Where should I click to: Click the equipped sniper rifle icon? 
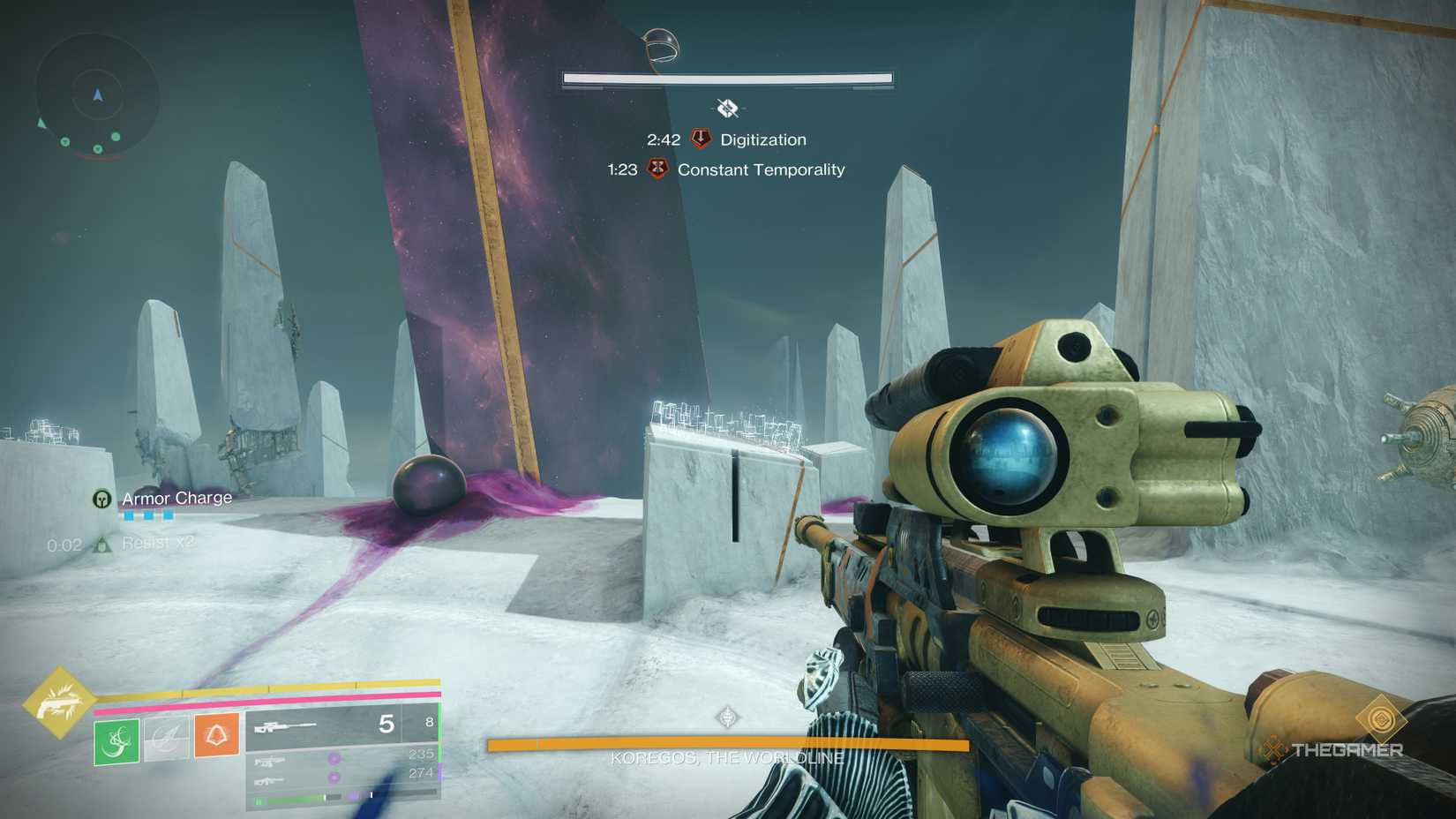coord(286,726)
